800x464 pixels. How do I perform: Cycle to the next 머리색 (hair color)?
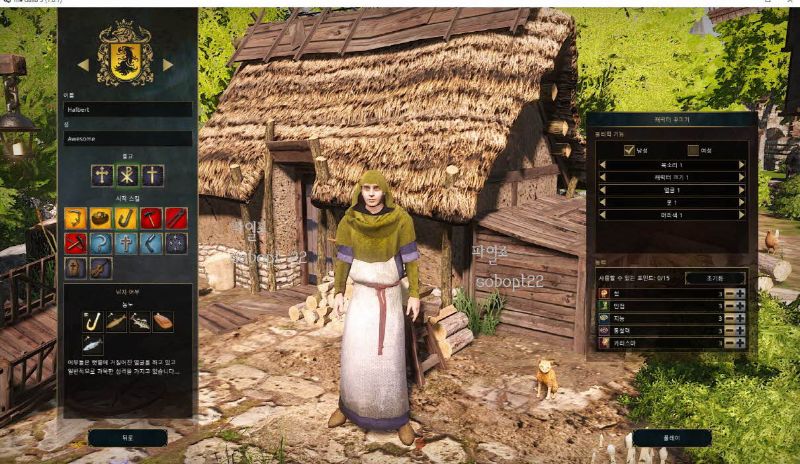click(742, 214)
